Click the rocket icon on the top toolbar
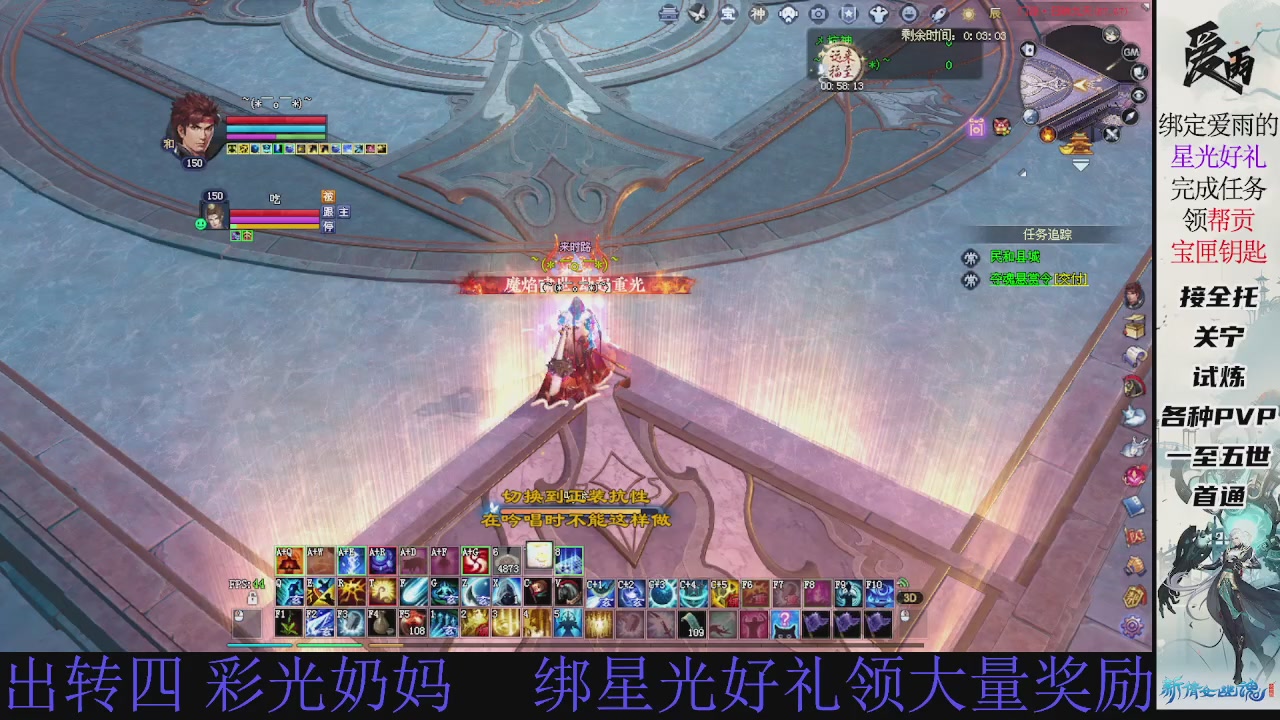1280x720 pixels. pos(938,14)
